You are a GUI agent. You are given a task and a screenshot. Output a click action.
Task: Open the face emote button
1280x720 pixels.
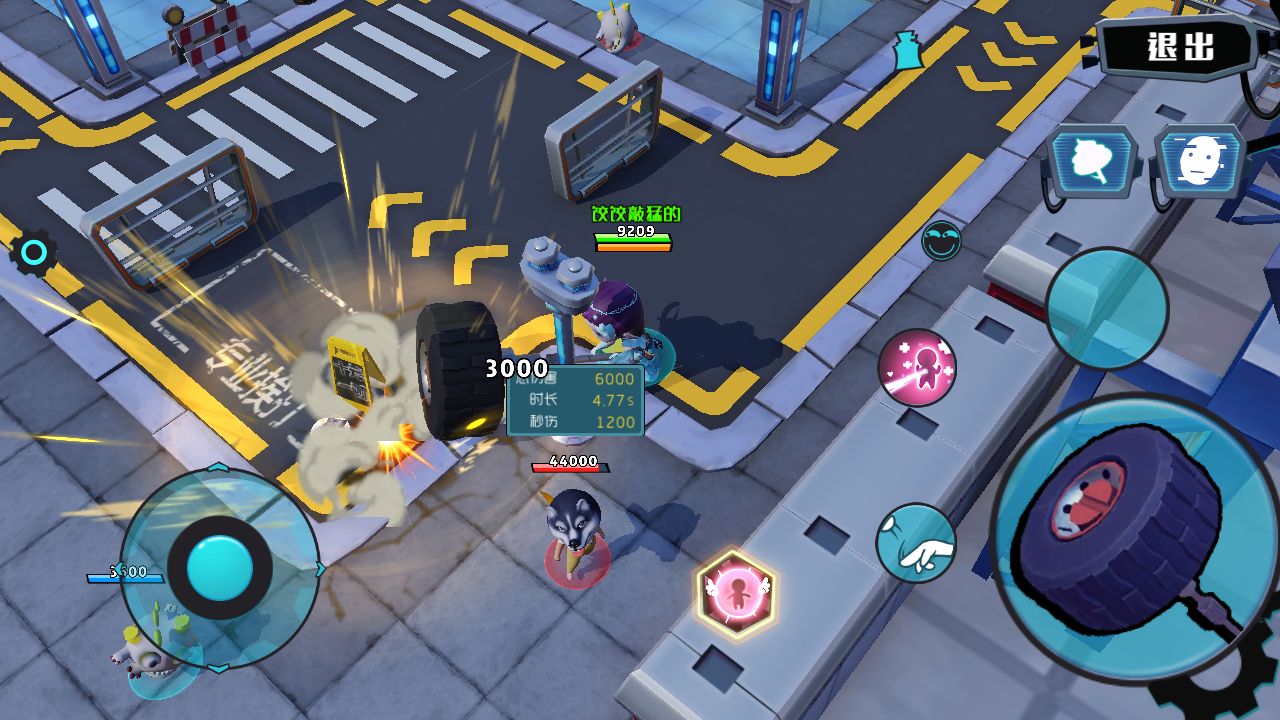coord(1200,163)
